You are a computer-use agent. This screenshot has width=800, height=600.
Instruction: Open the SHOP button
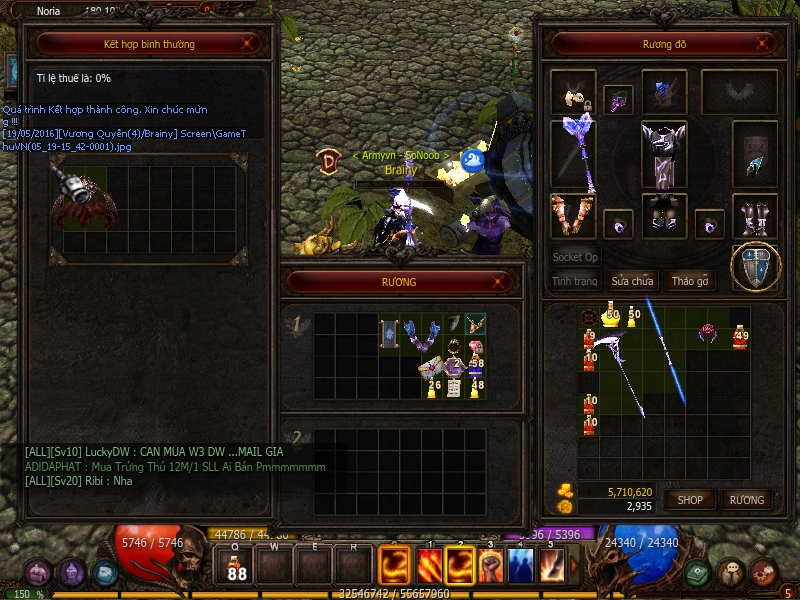[x=691, y=499]
